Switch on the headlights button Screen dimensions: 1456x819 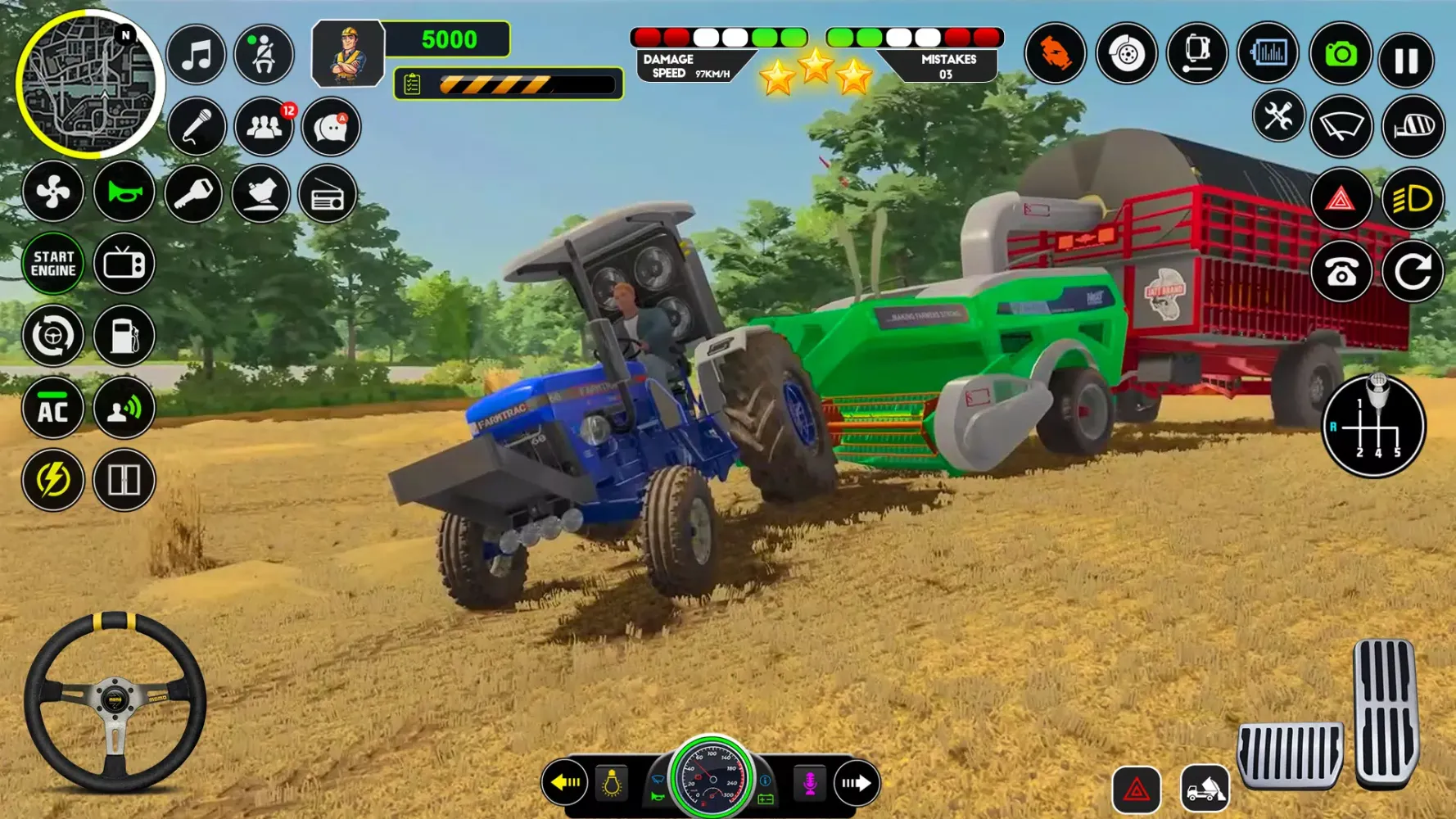pos(1413,199)
